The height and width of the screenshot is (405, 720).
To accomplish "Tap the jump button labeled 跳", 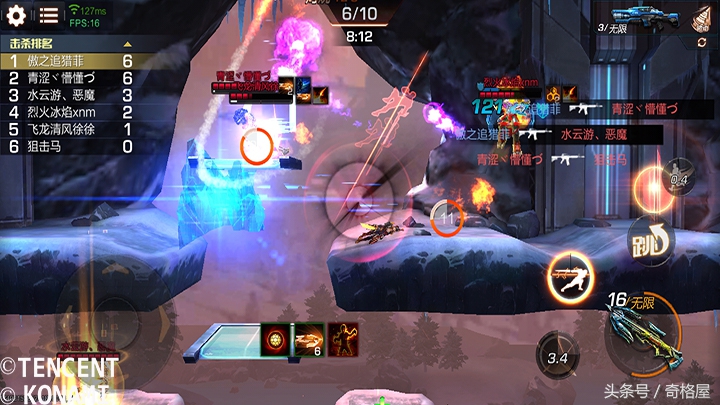I will 649,242.
